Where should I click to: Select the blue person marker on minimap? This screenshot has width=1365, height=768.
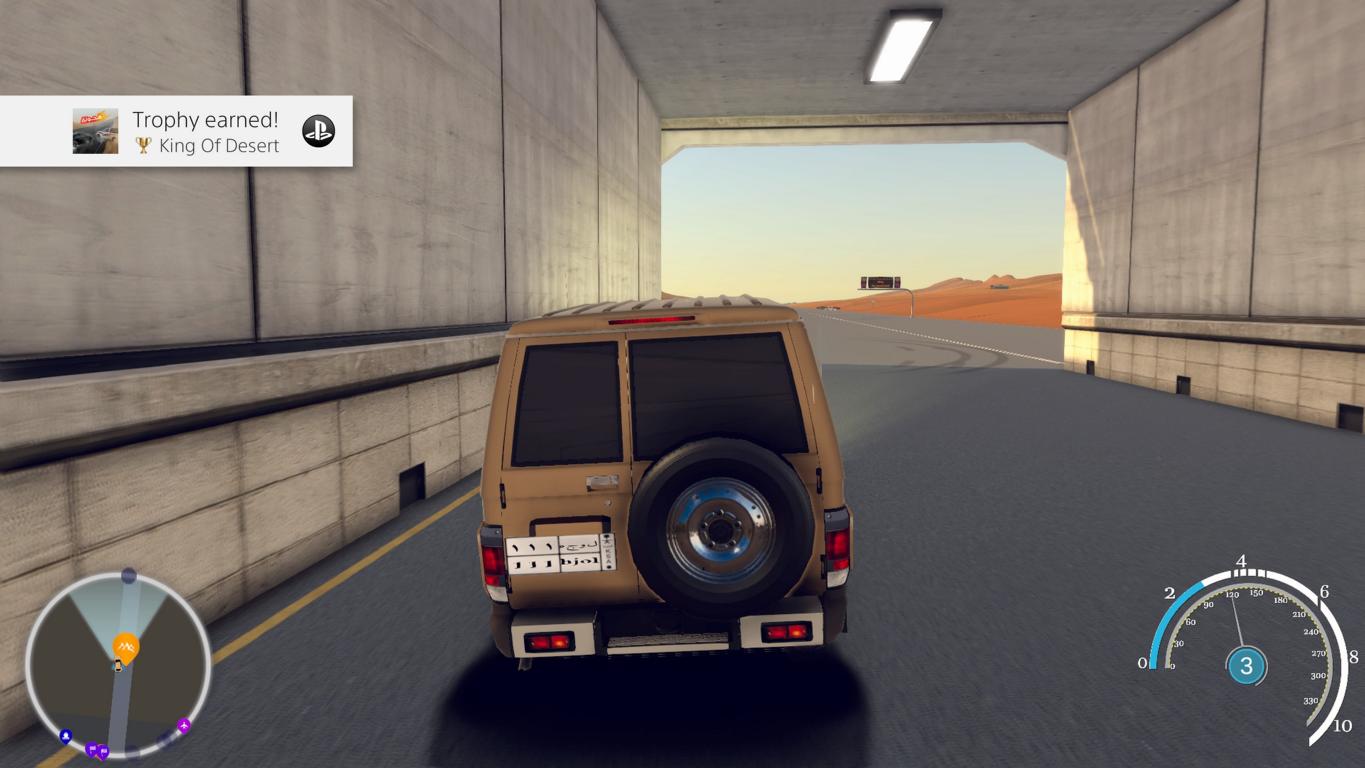[66, 736]
